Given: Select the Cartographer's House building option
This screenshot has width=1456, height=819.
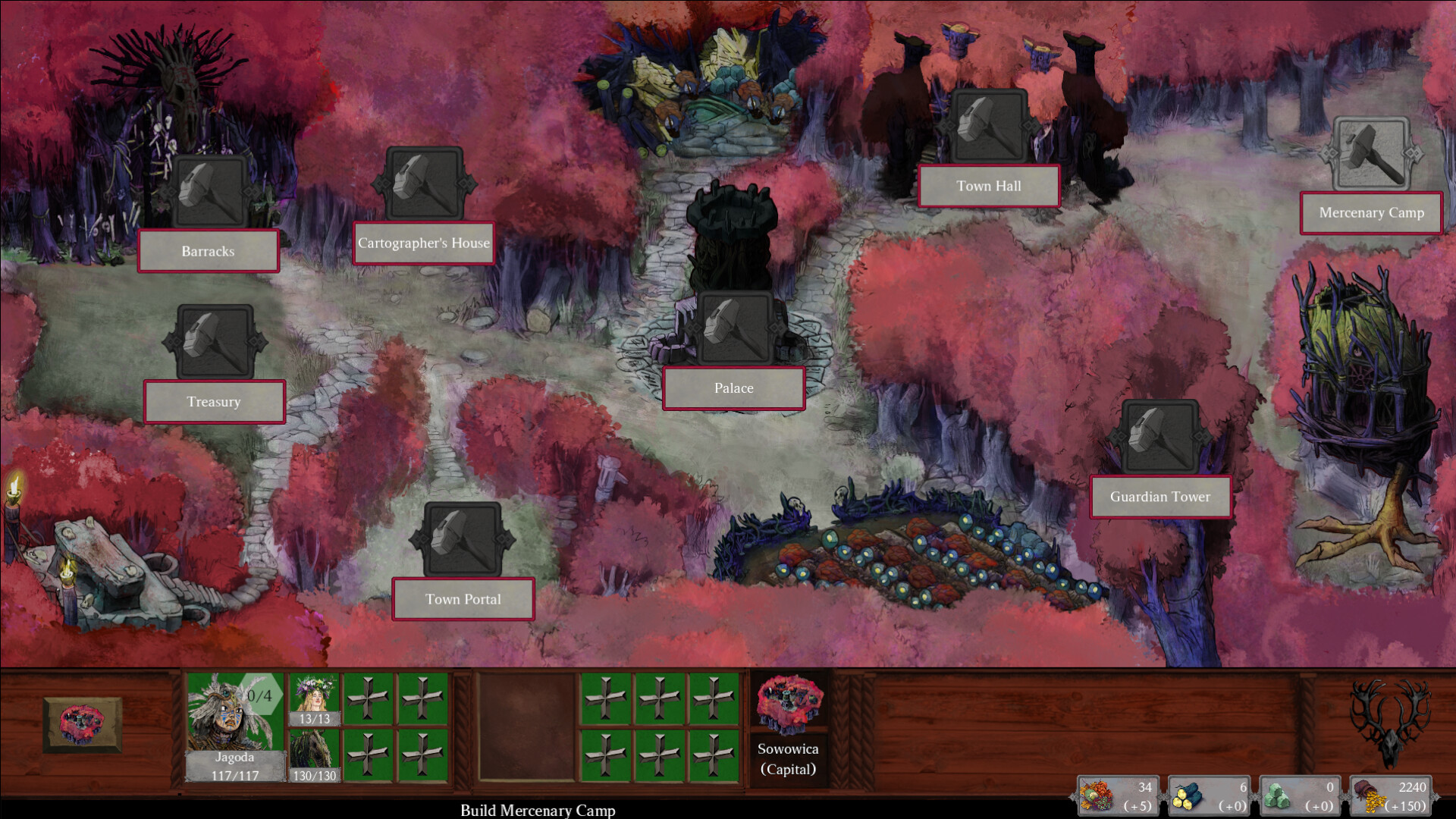Looking at the screenshot, I should [424, 243].
